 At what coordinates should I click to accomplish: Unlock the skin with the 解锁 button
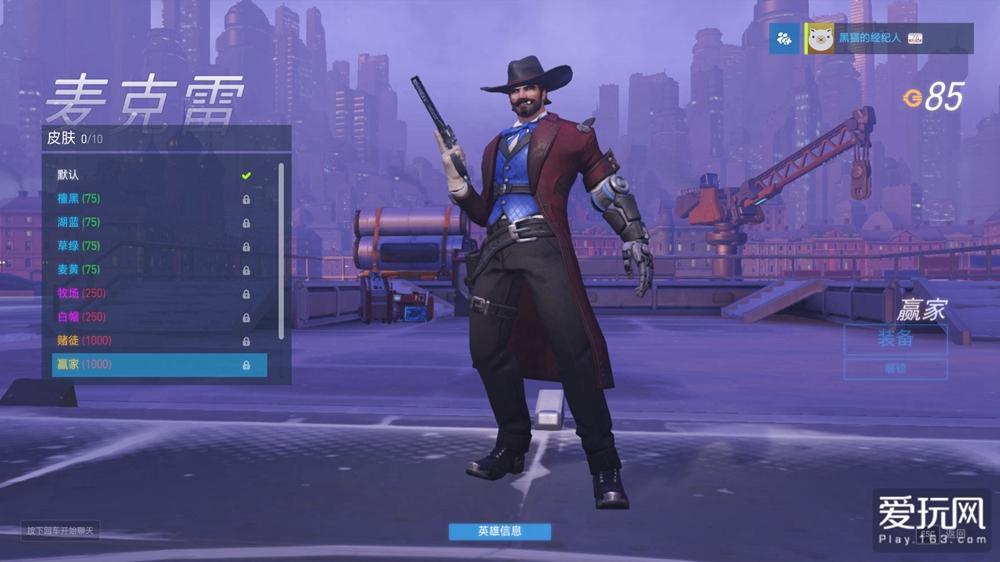(x=895, y=369)
